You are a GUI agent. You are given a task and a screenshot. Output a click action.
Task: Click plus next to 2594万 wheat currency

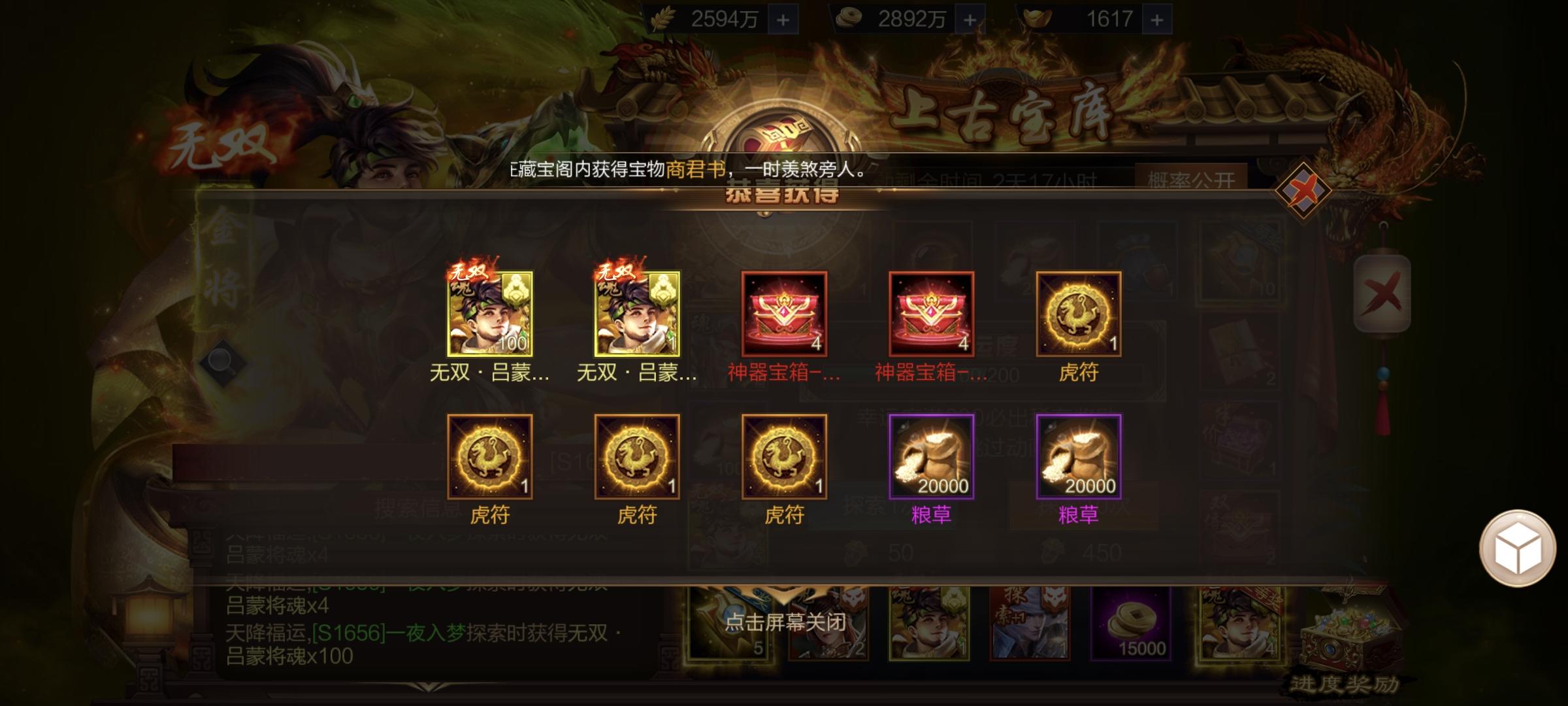[784, 19]
